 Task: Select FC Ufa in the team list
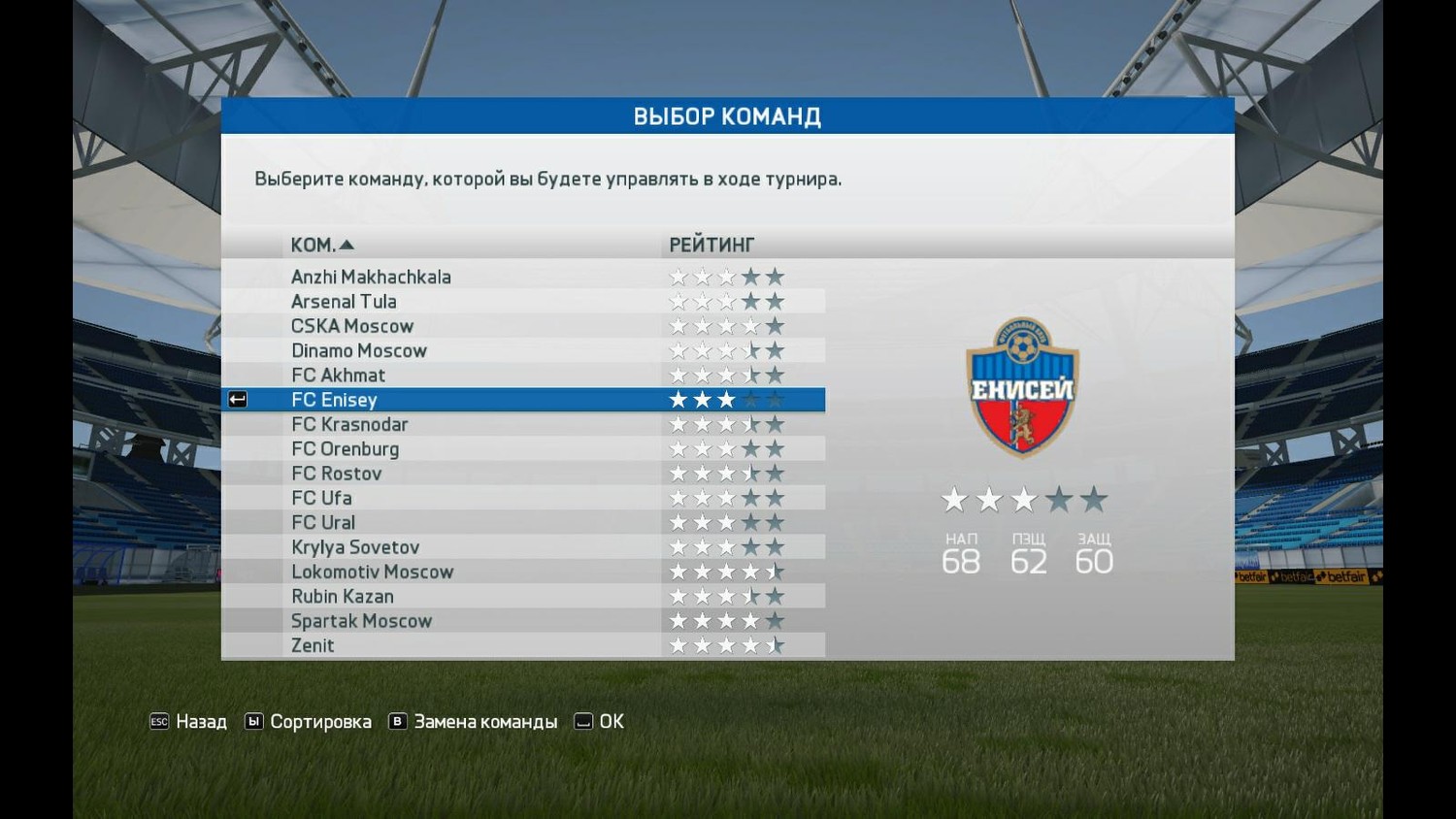click(x=321, y=498)
